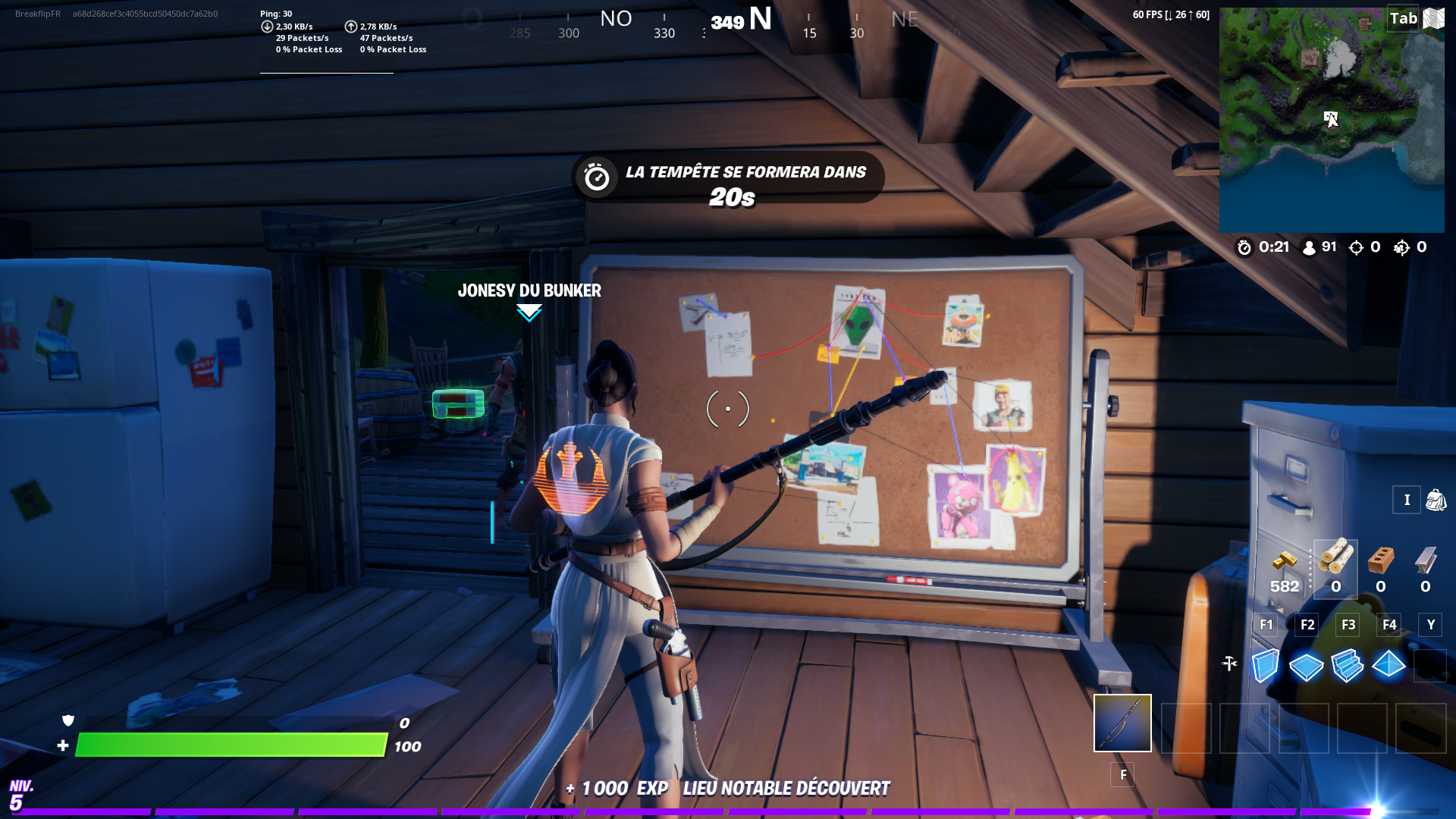This screenshot has width=1456, height=819.
Task: Open the fullscreen map via Tab label
Action: coord(1402,19)
